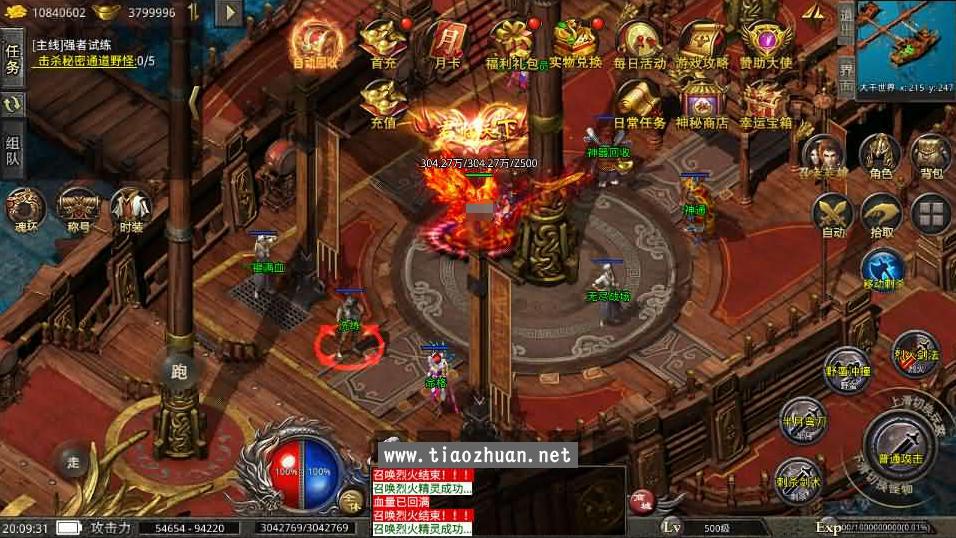
Task: Open the 角色 character sheet
Action: [x=880, y=155]
